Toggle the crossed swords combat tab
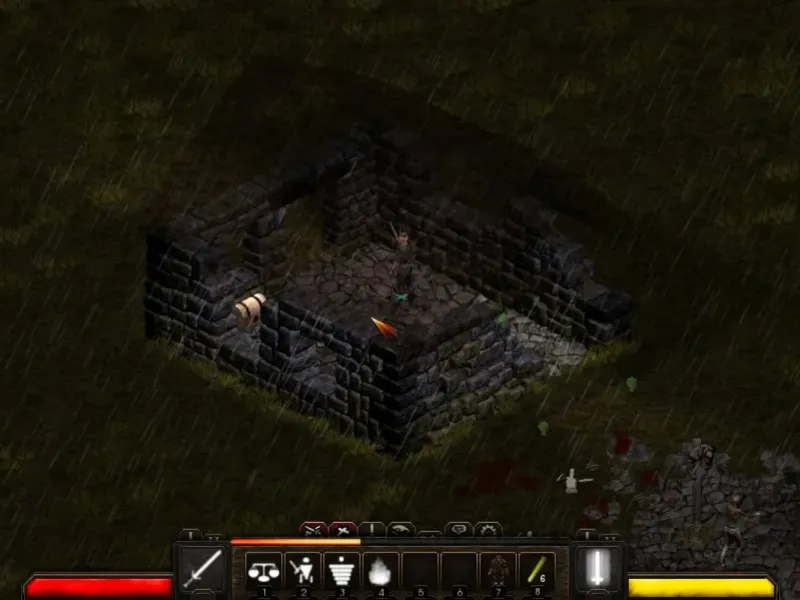 [313, 528]
